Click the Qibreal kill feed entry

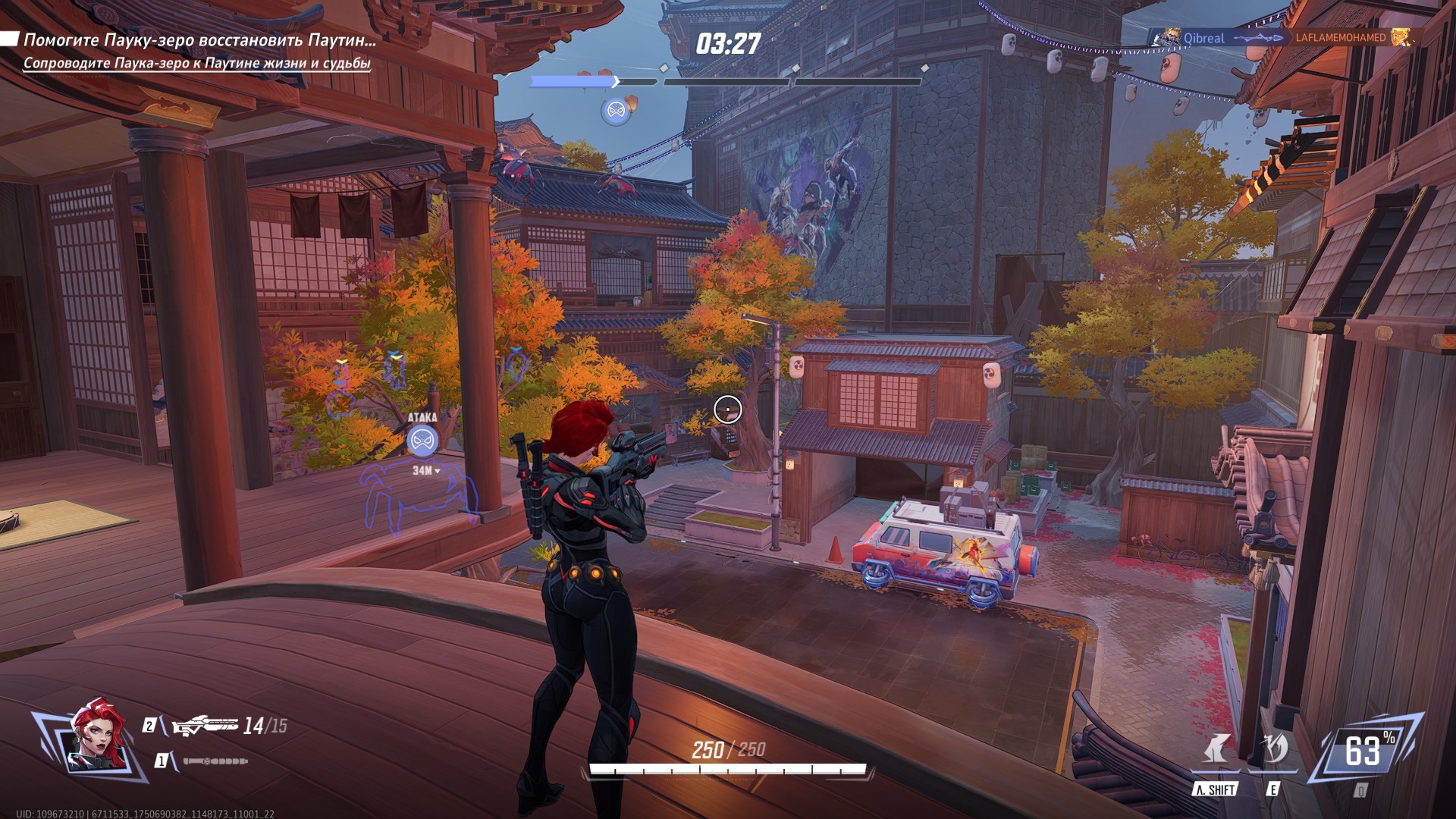[1203, 38]
